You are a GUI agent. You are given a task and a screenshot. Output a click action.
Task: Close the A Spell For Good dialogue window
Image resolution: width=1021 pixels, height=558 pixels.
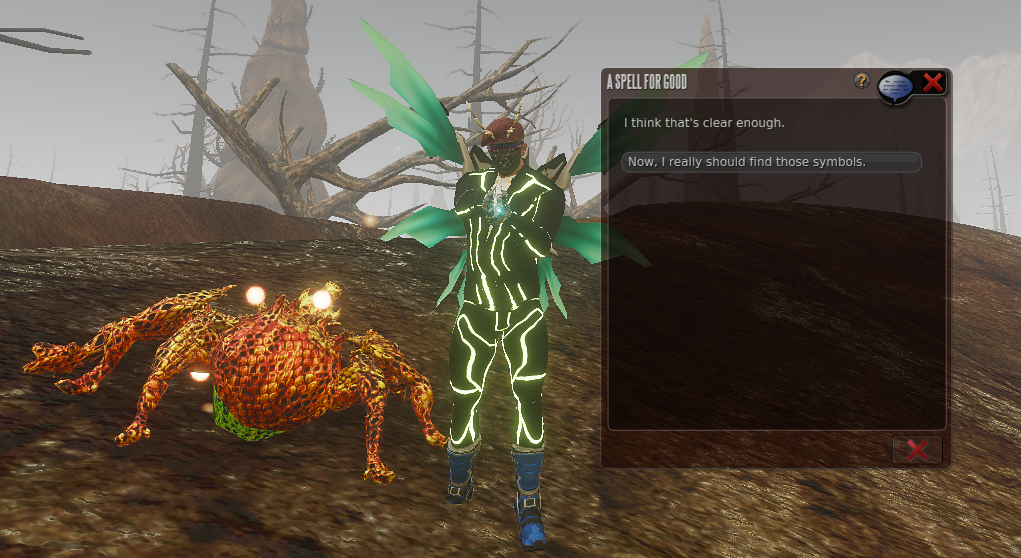click(932, 83)
